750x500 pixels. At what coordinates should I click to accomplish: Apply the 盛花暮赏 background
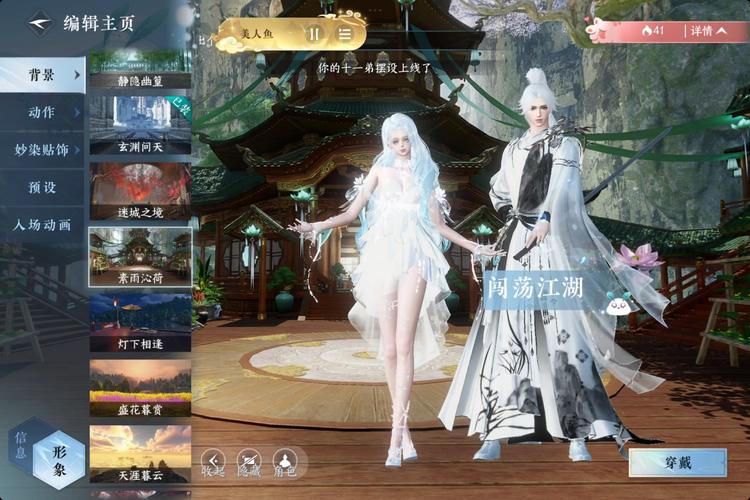(x=140, y=387)
